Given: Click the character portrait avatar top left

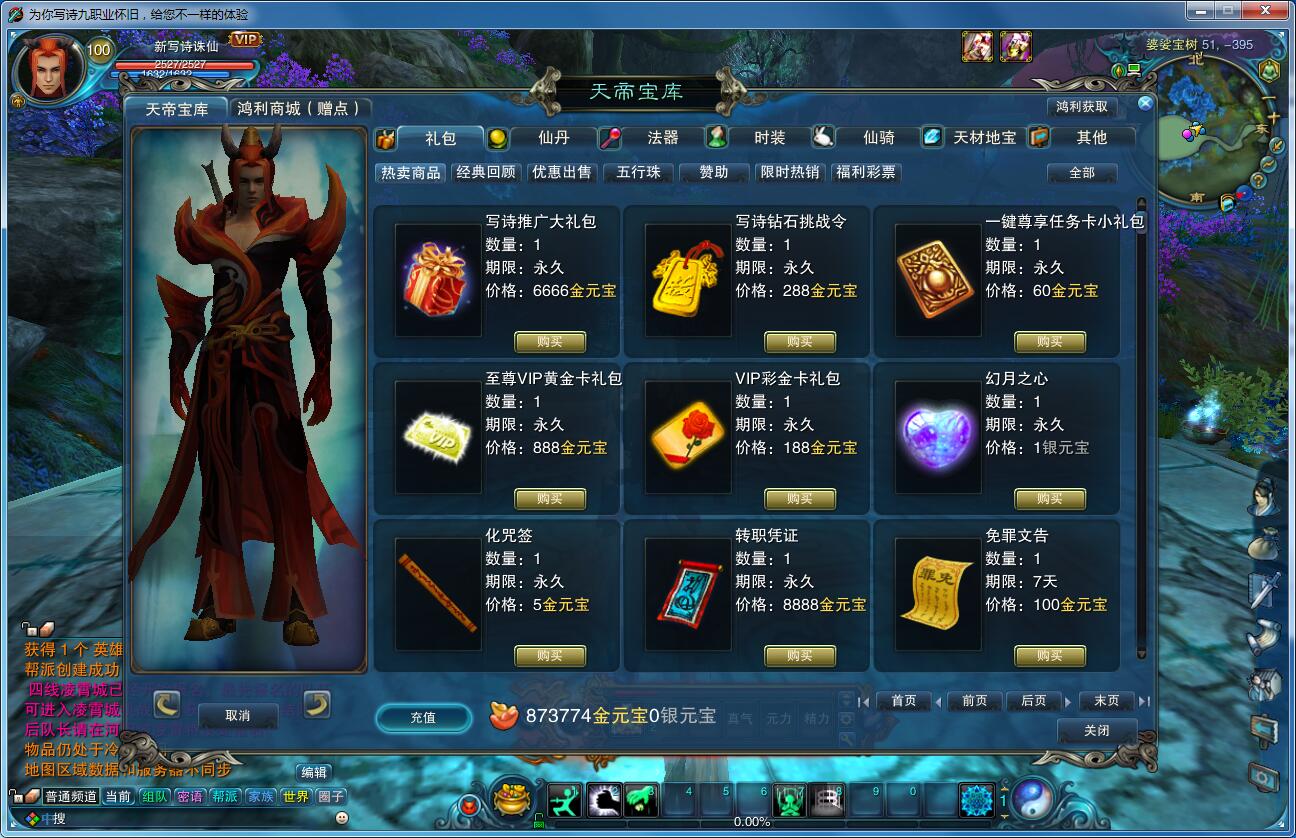Looking at the screenshot, I should click(x=50, y=65).
